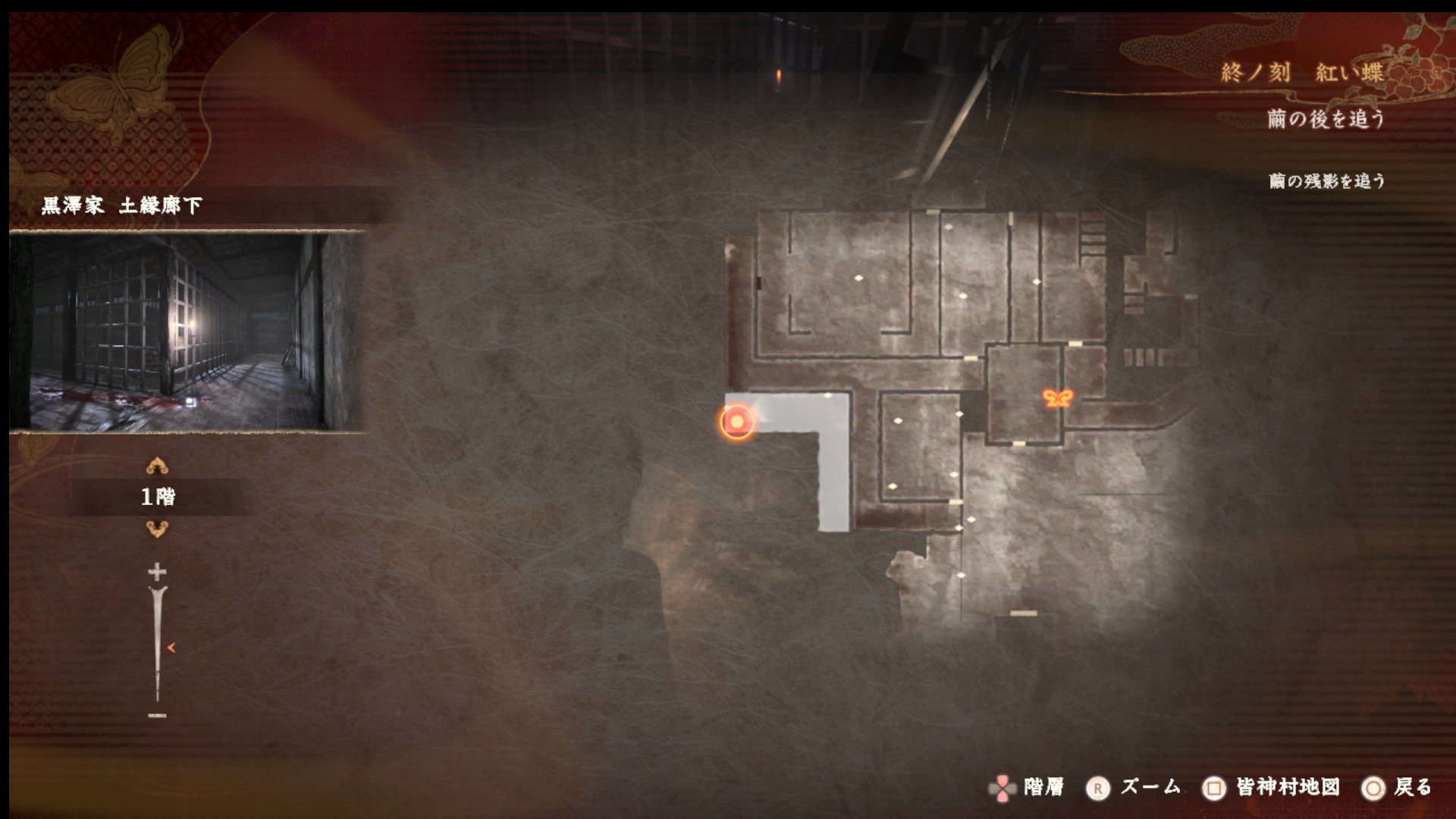The width and height of the screenshot is (1456, 819).
Task: Select the red player location marker
Action: coord(736,422)
